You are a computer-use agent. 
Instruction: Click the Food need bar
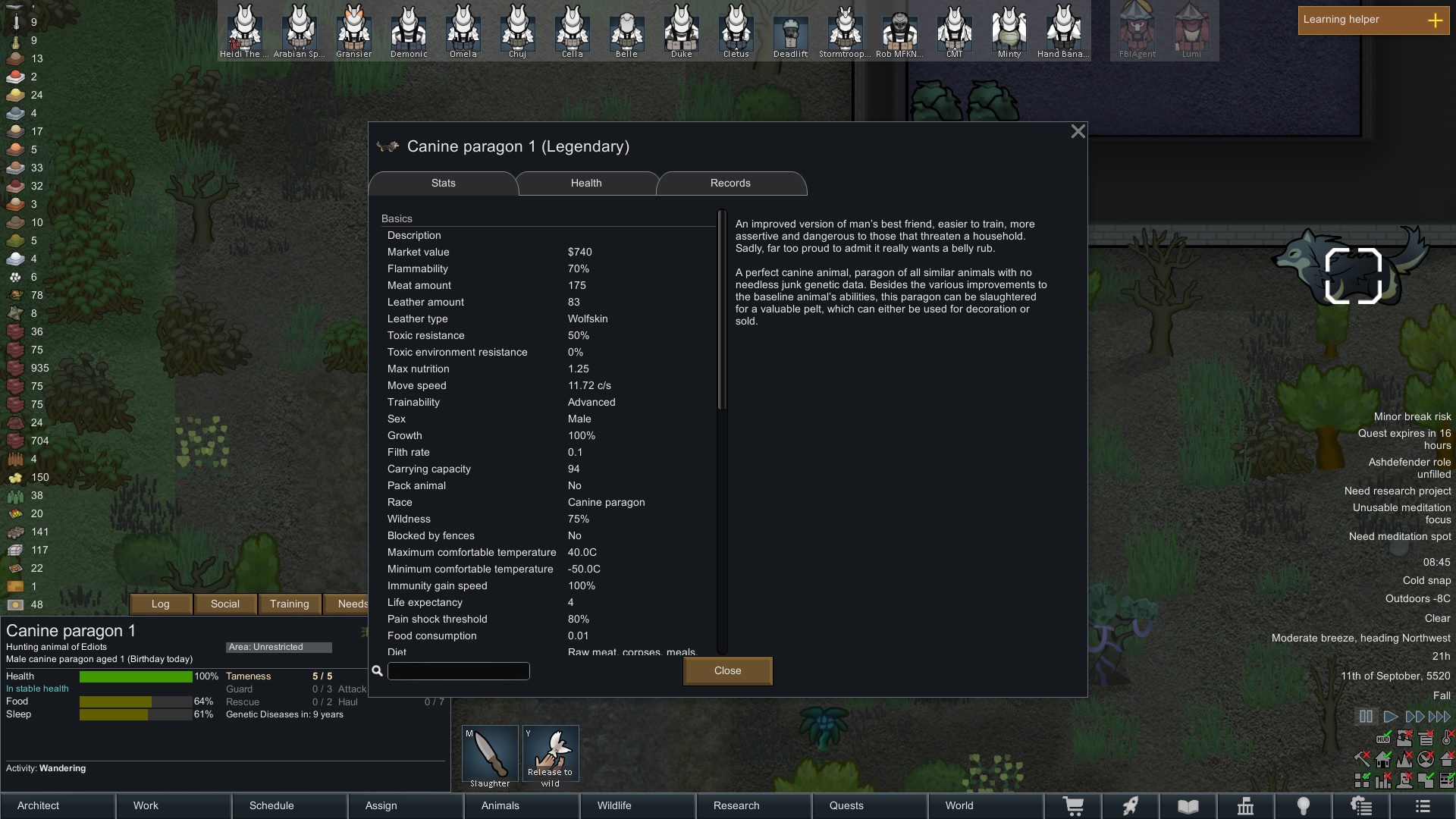(135, 701)
